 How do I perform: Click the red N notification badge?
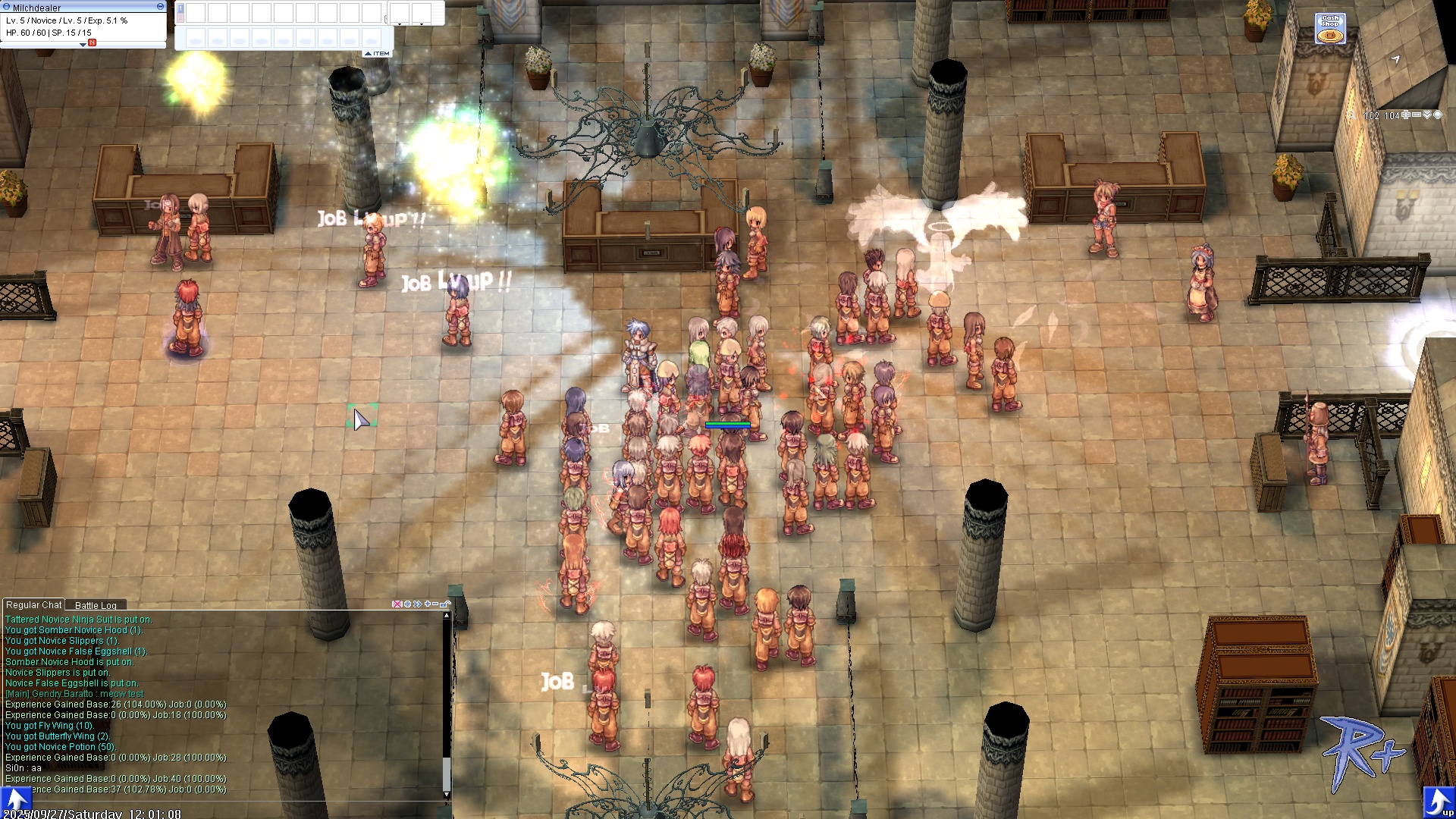[x=92, y=43]
